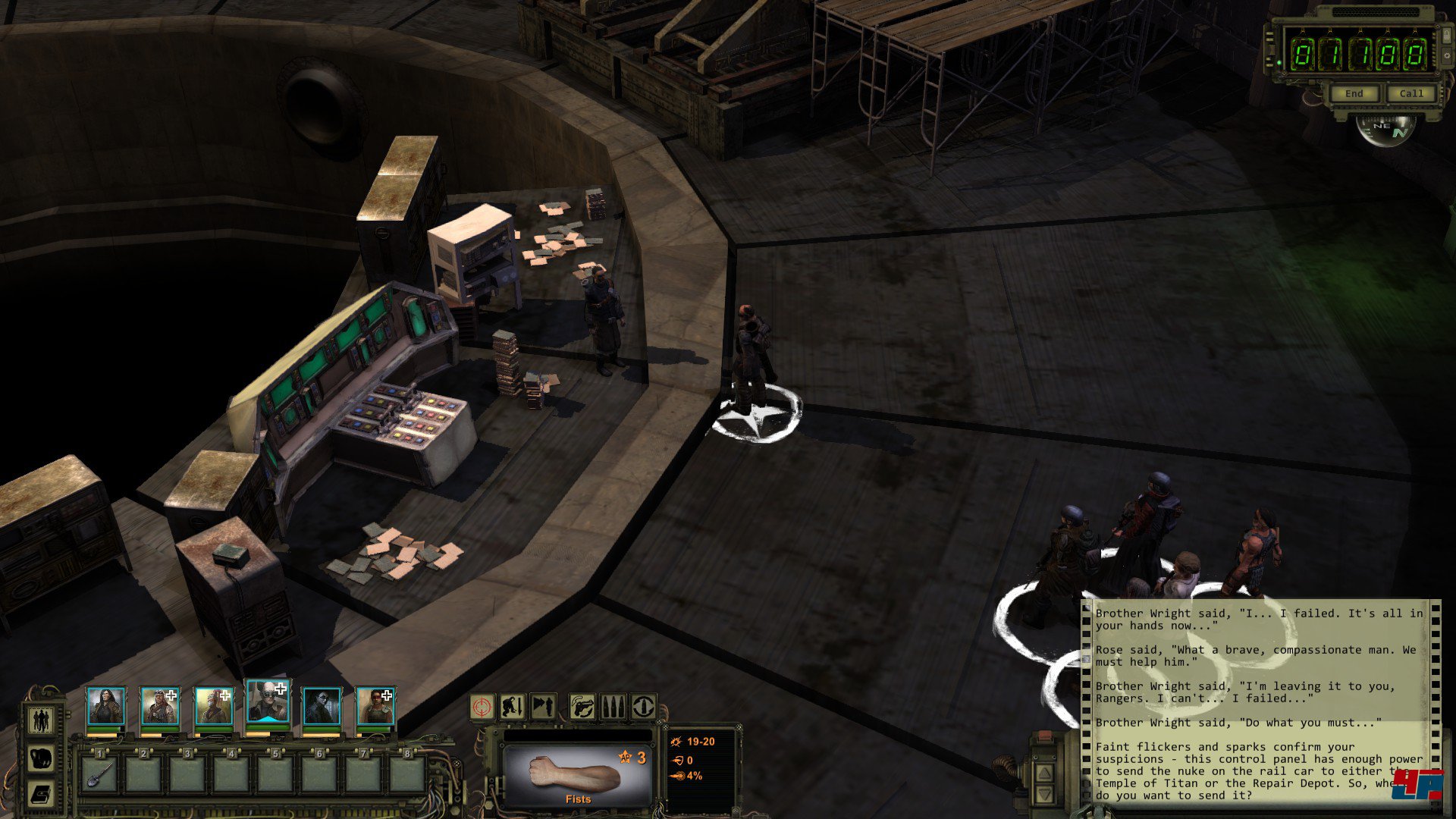Click the Call radio button

point(1411,93)
